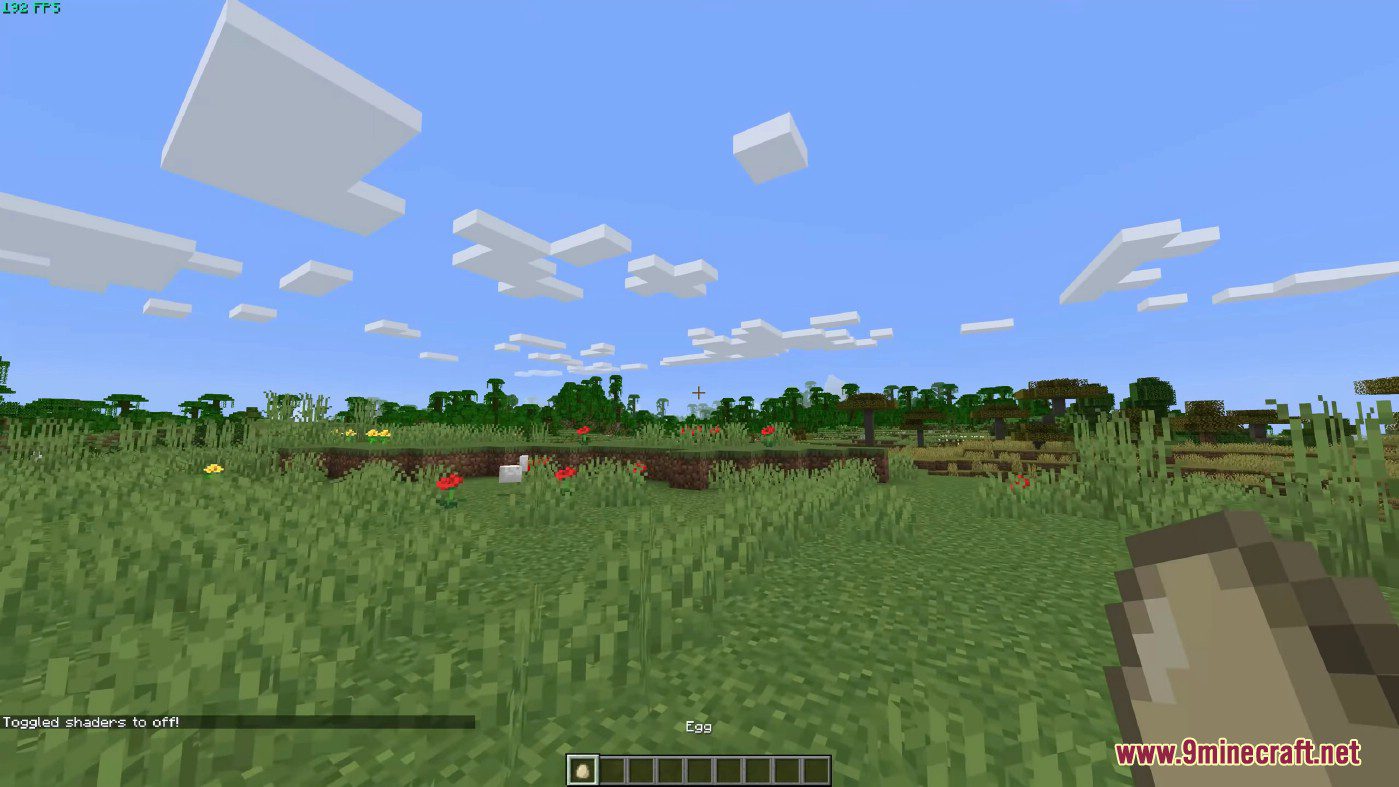The image size is (1399, 787).
Task: Click the chat message about shaders
Action: coord(90,721)
